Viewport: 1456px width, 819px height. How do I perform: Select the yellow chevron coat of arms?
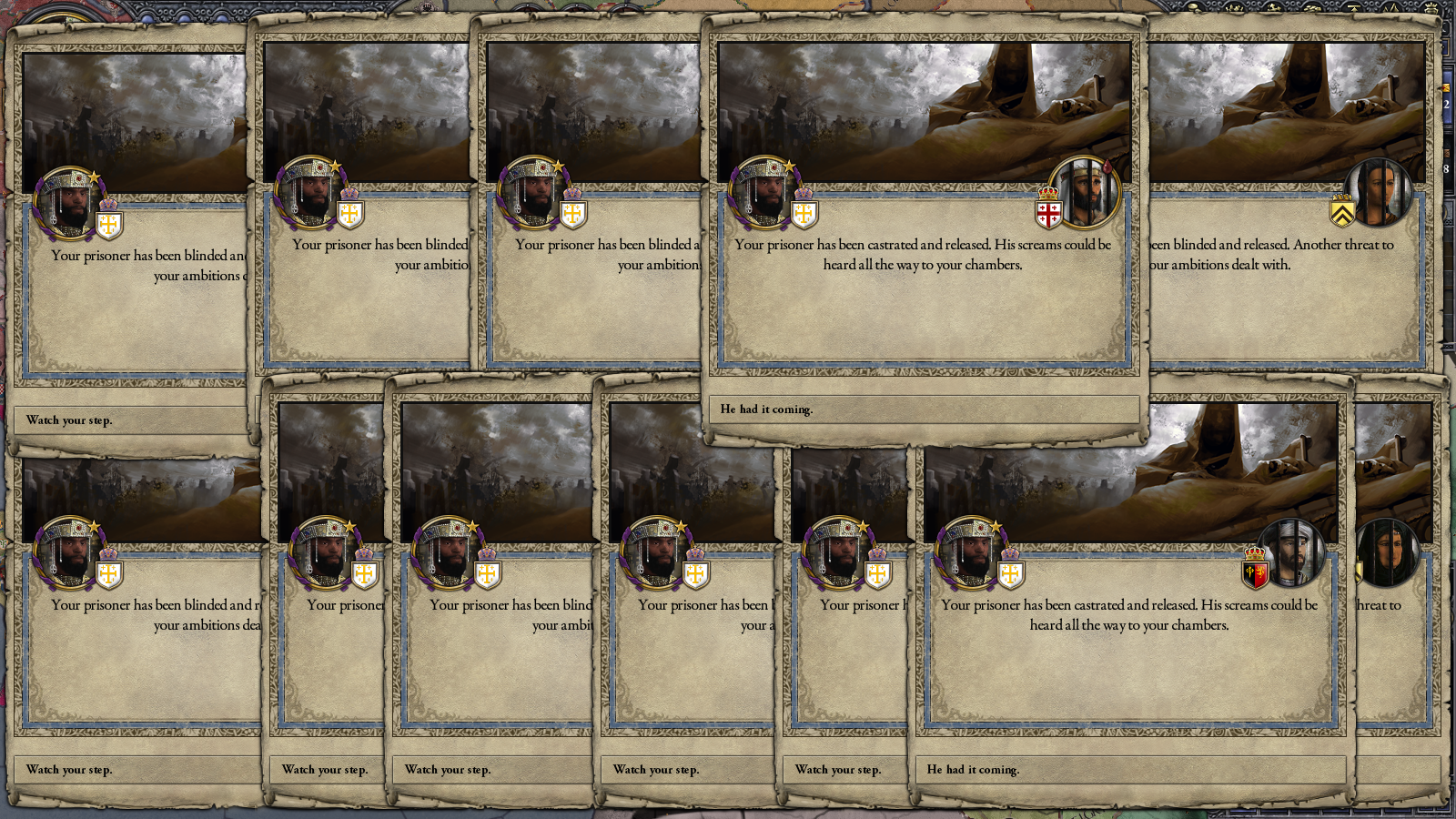tap(1342, 213)
